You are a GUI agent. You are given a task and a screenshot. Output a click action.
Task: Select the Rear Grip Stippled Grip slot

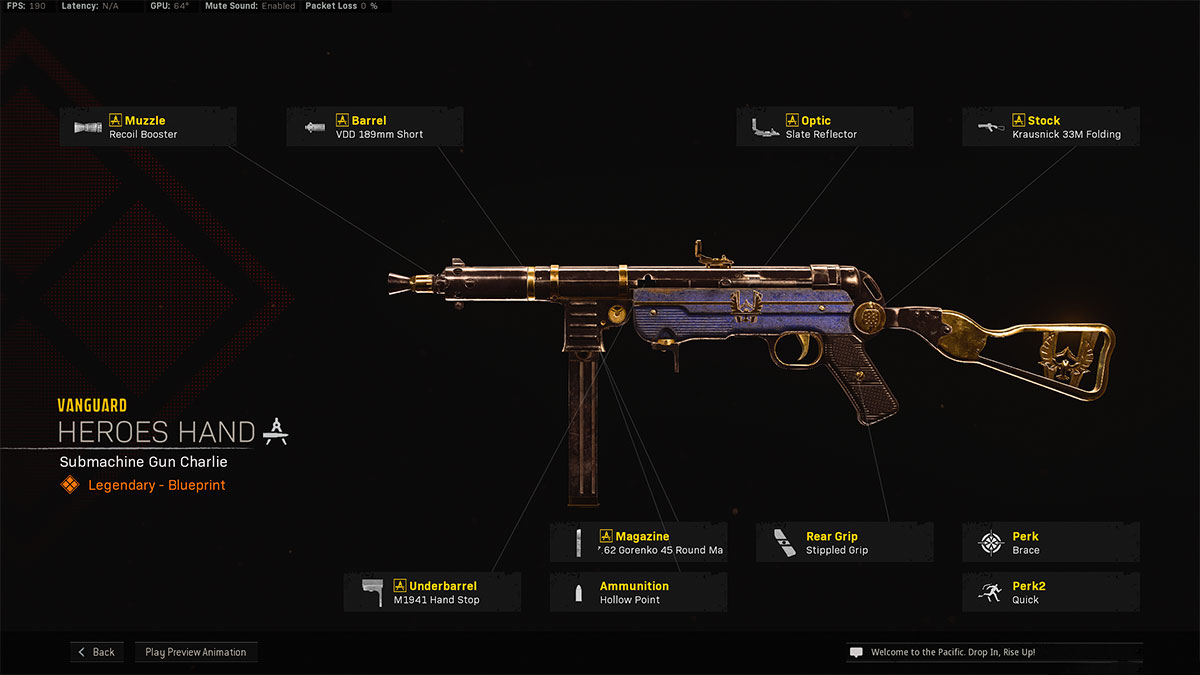pyautogui.click(x=844, y=543)
